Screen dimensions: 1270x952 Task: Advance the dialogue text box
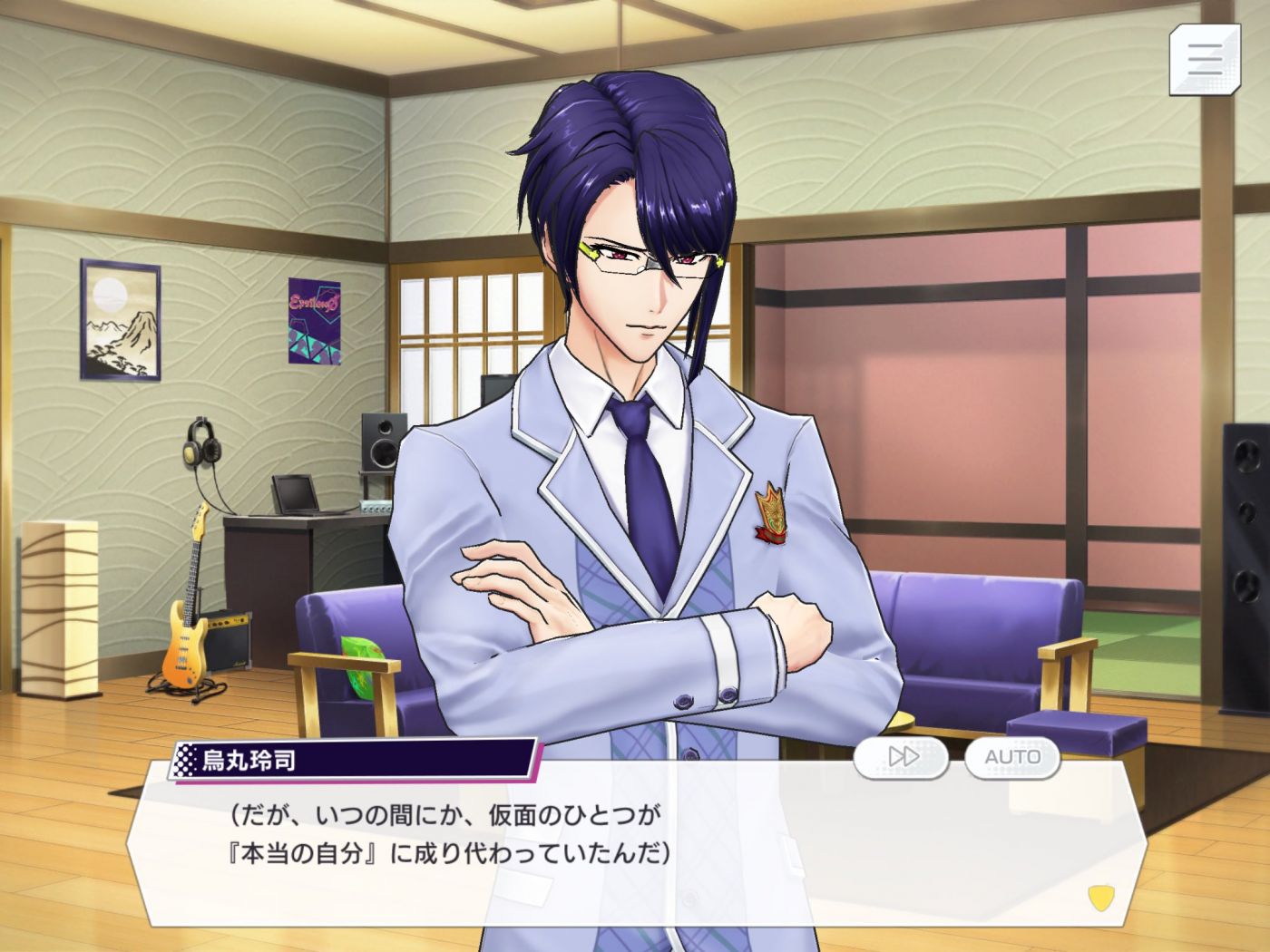coord(635,843)
